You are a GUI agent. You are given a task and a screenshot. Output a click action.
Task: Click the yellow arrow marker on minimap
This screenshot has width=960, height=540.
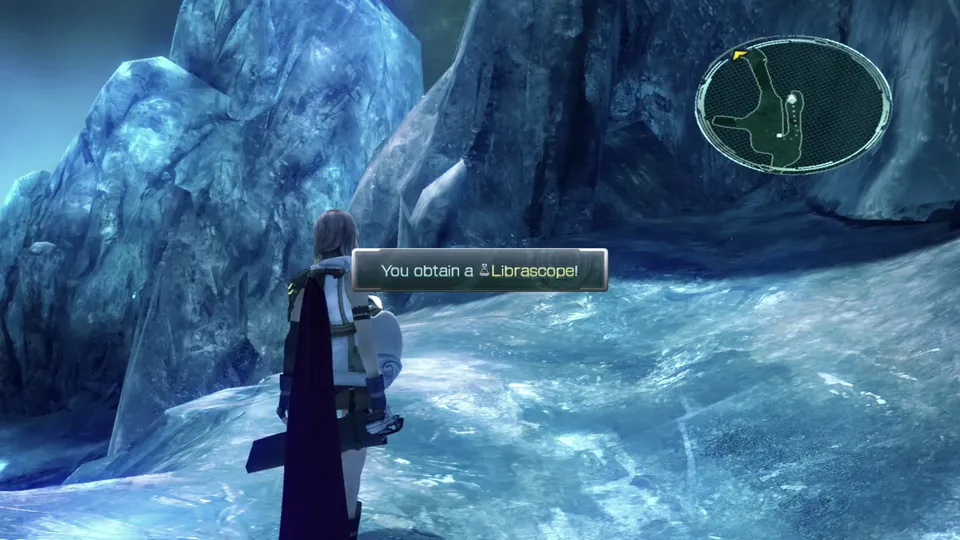(740, 54)
